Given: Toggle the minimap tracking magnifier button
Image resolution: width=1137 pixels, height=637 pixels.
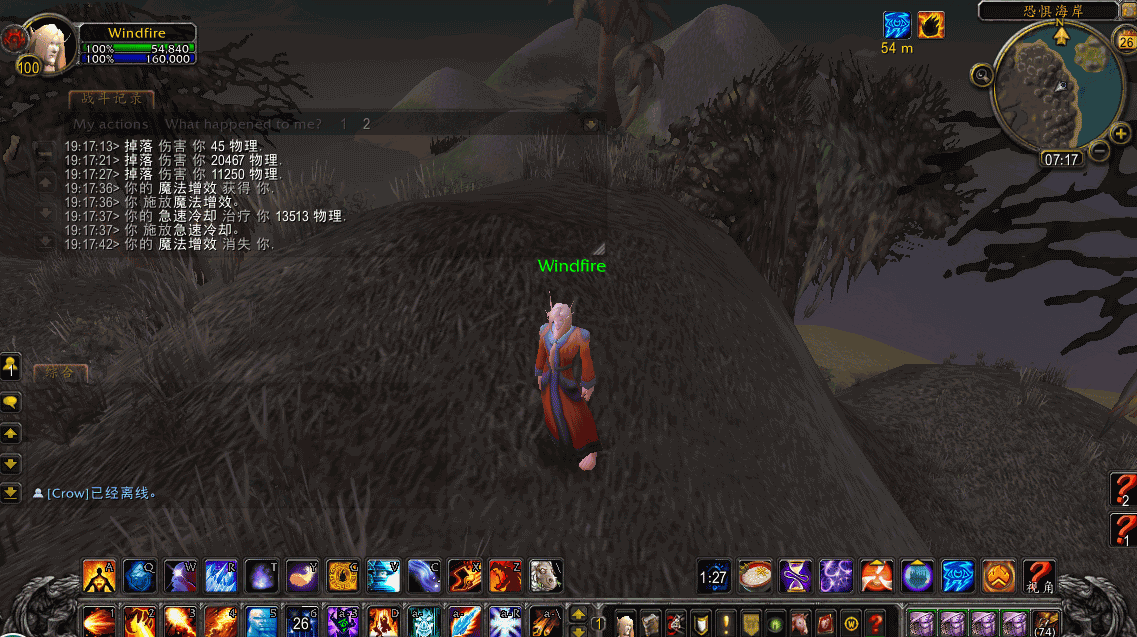Looking at the screenshot, I should tap(981, 74).
